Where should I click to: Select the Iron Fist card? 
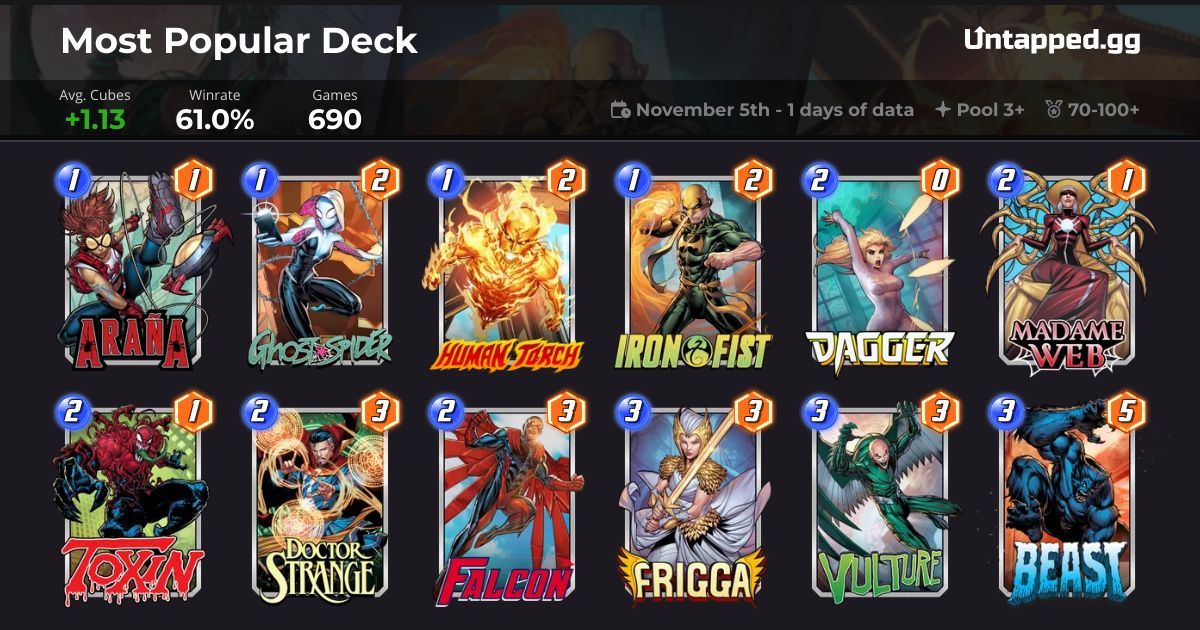693,270
